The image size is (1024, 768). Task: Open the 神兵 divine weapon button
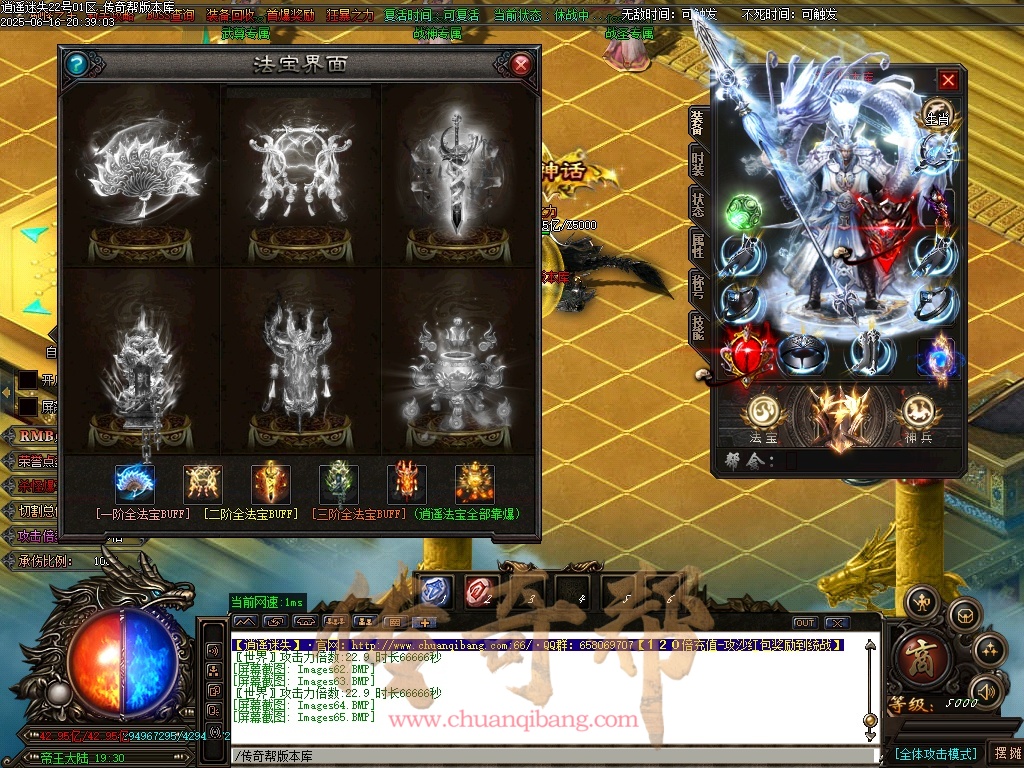pos(917,413)
